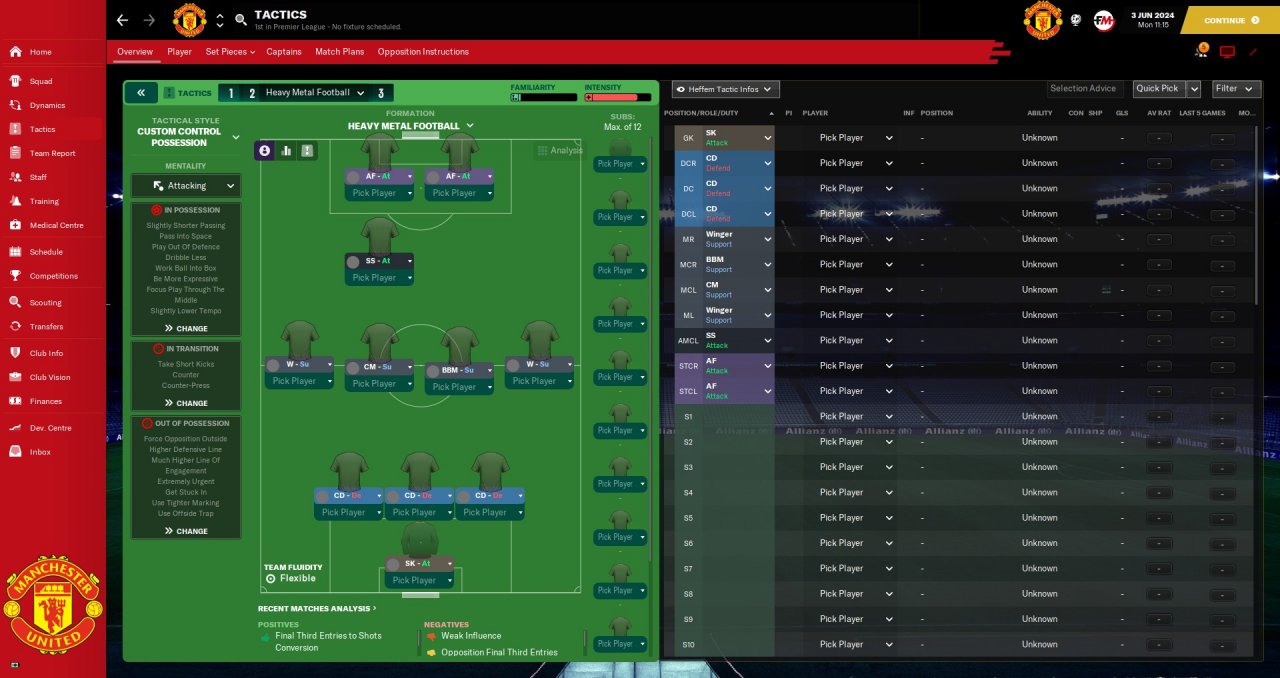Viewport: 1280px width, 678px height.
Task: Open the Attacking mentality dropdown
Action: (186, 186)
